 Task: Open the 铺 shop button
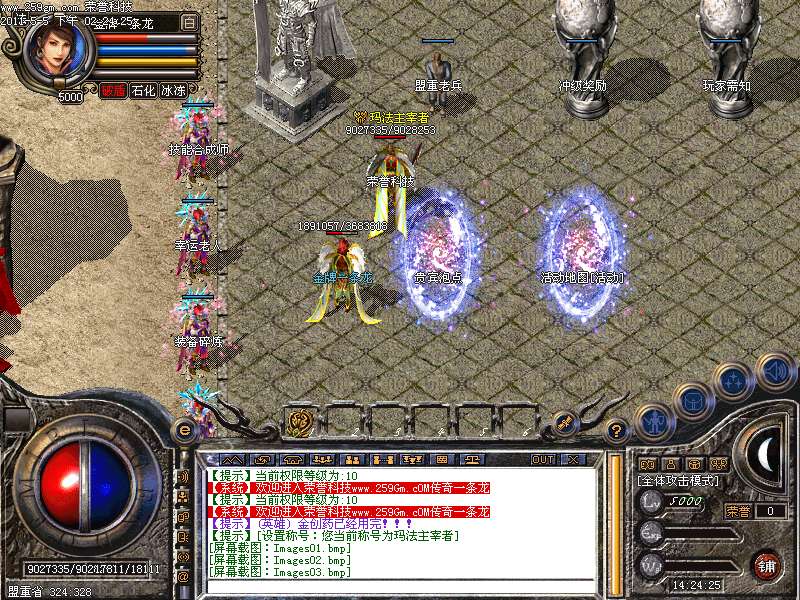(767, 565)
